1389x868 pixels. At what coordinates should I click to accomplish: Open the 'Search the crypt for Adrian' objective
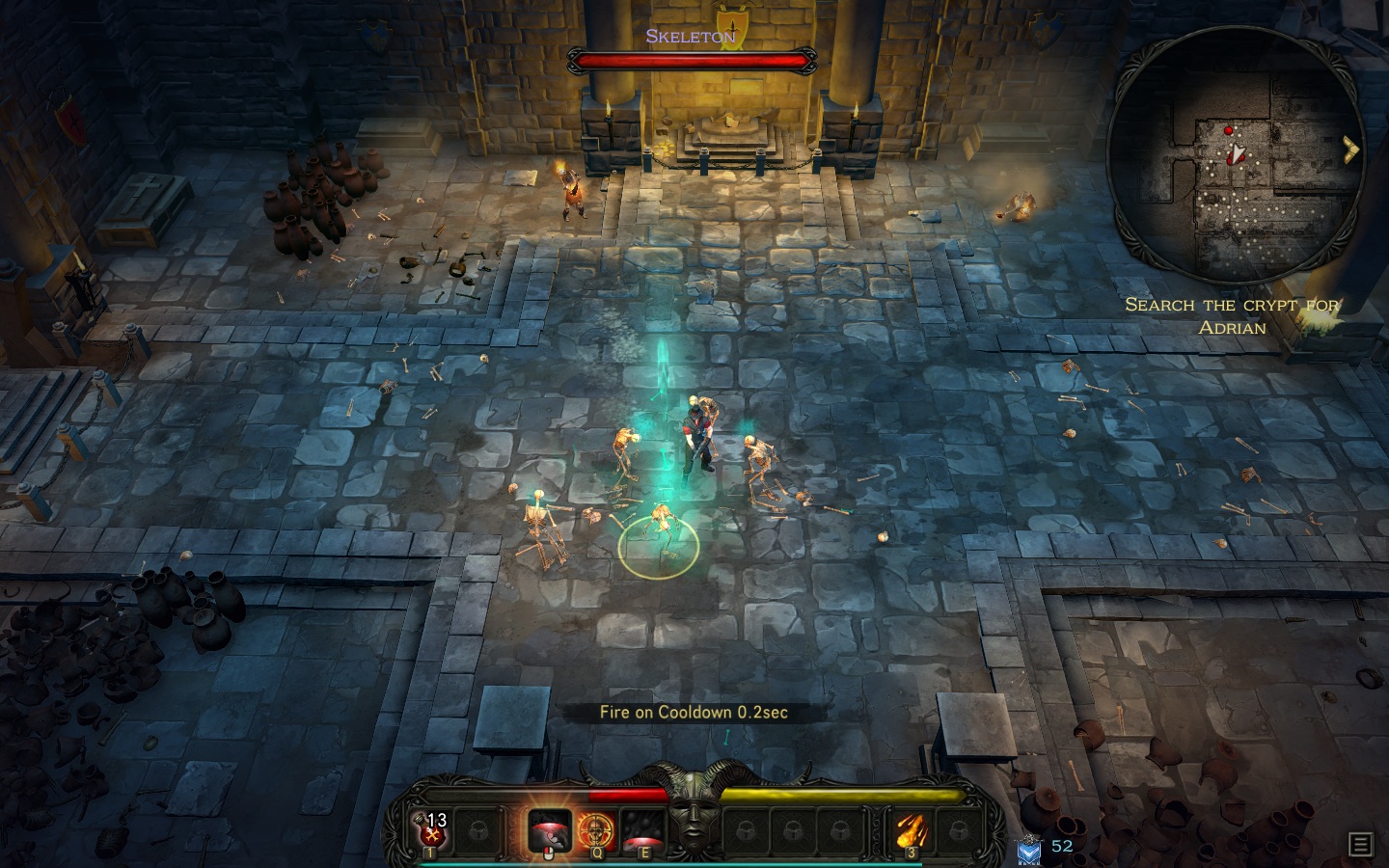1232,316
